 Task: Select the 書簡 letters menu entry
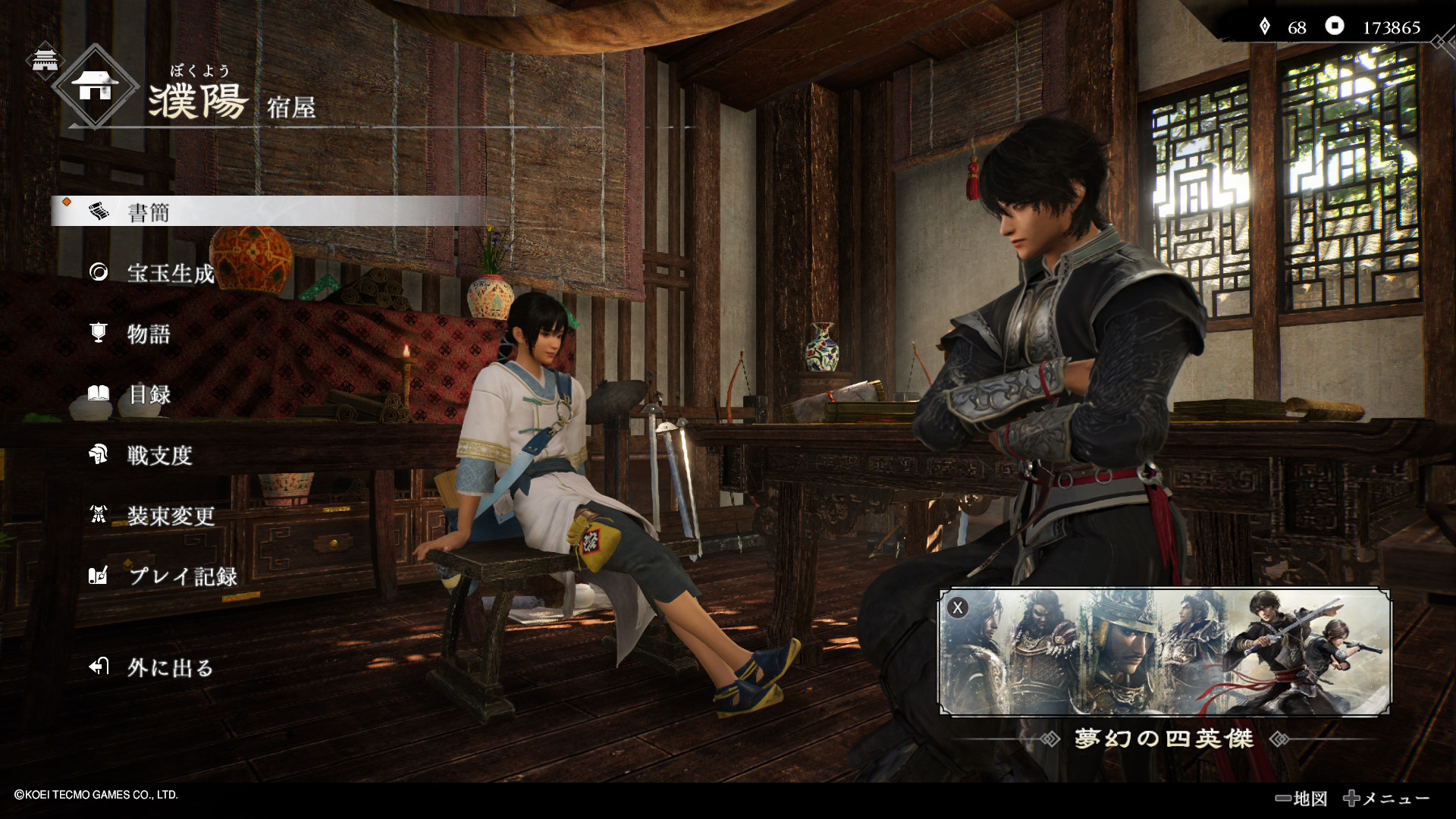click(149, 212)
